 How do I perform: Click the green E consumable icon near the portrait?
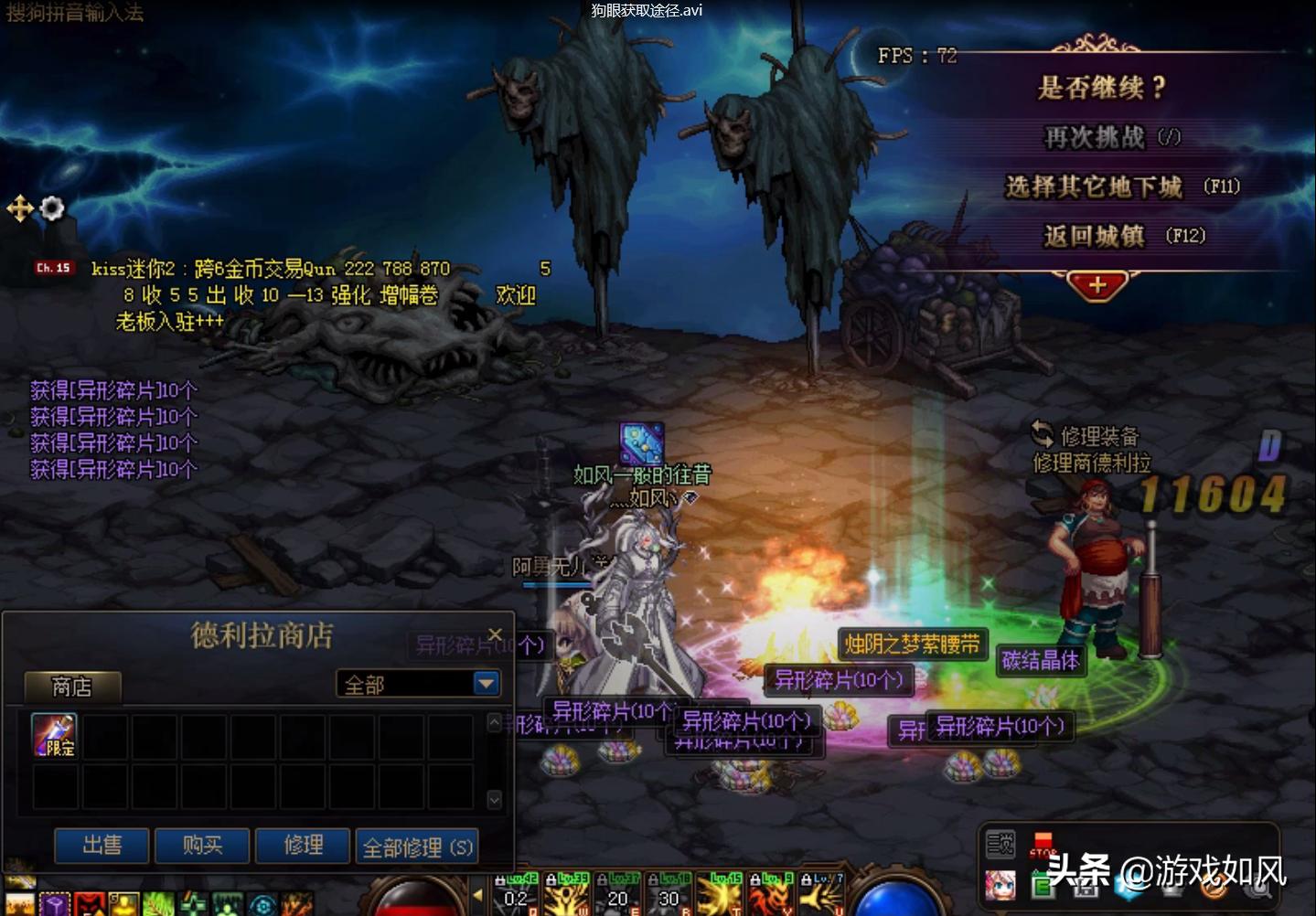coord(1043,884)
